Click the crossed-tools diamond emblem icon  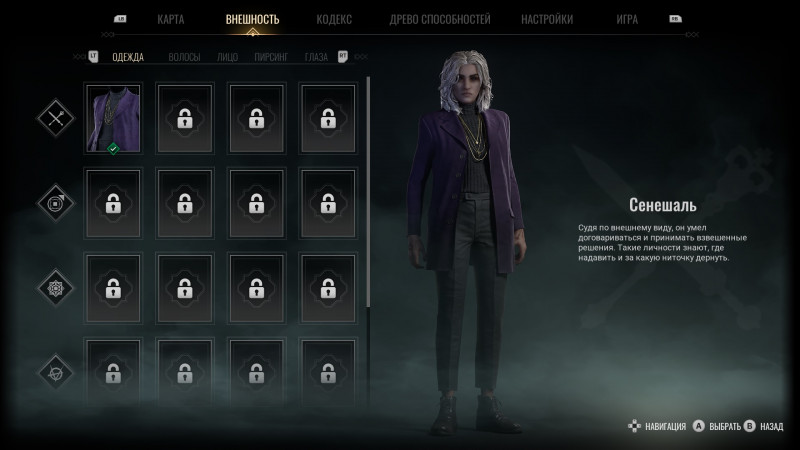point(53,118)
